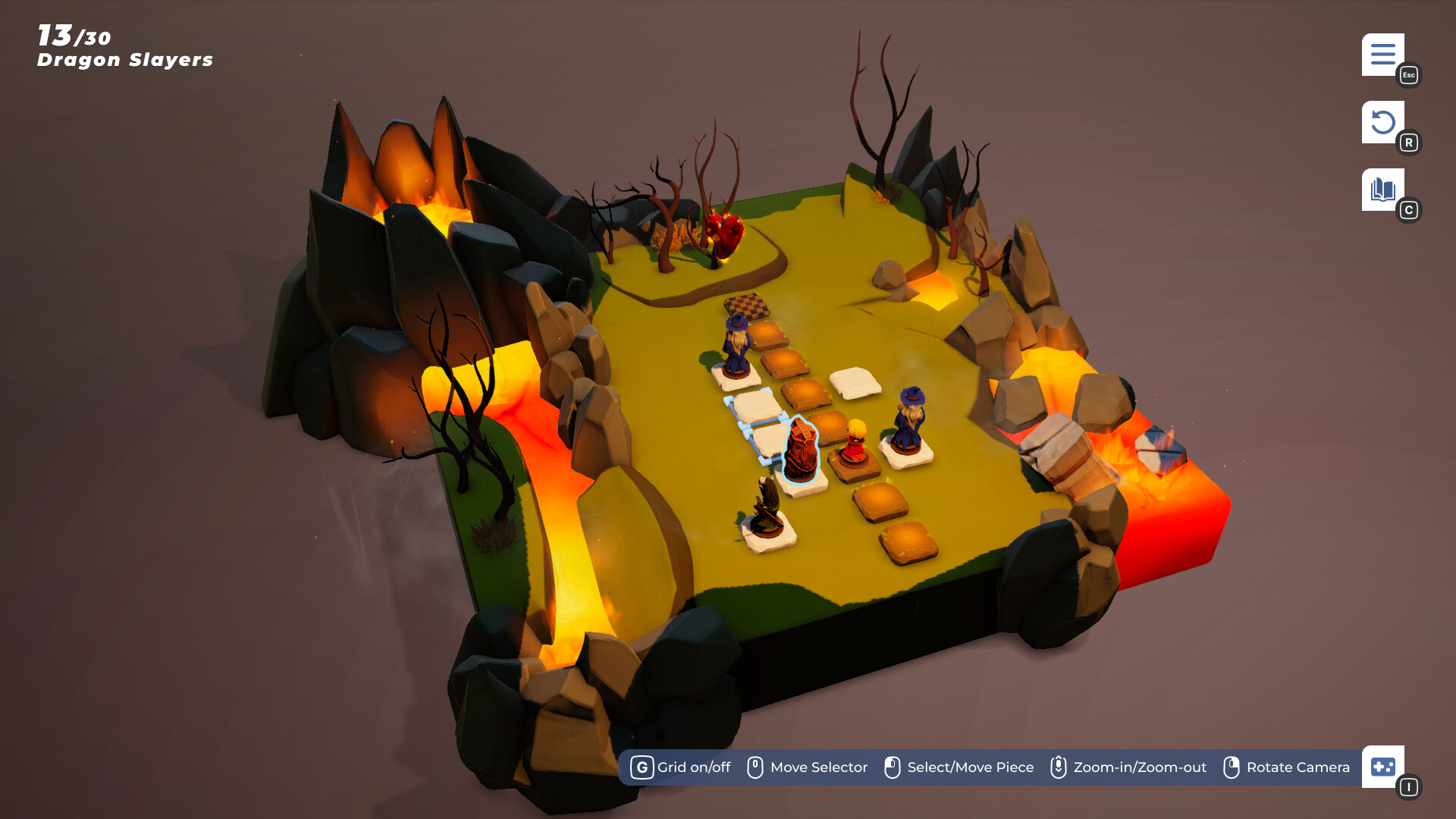
Task: Click the G key icon for grid
Action: point(642,767)
